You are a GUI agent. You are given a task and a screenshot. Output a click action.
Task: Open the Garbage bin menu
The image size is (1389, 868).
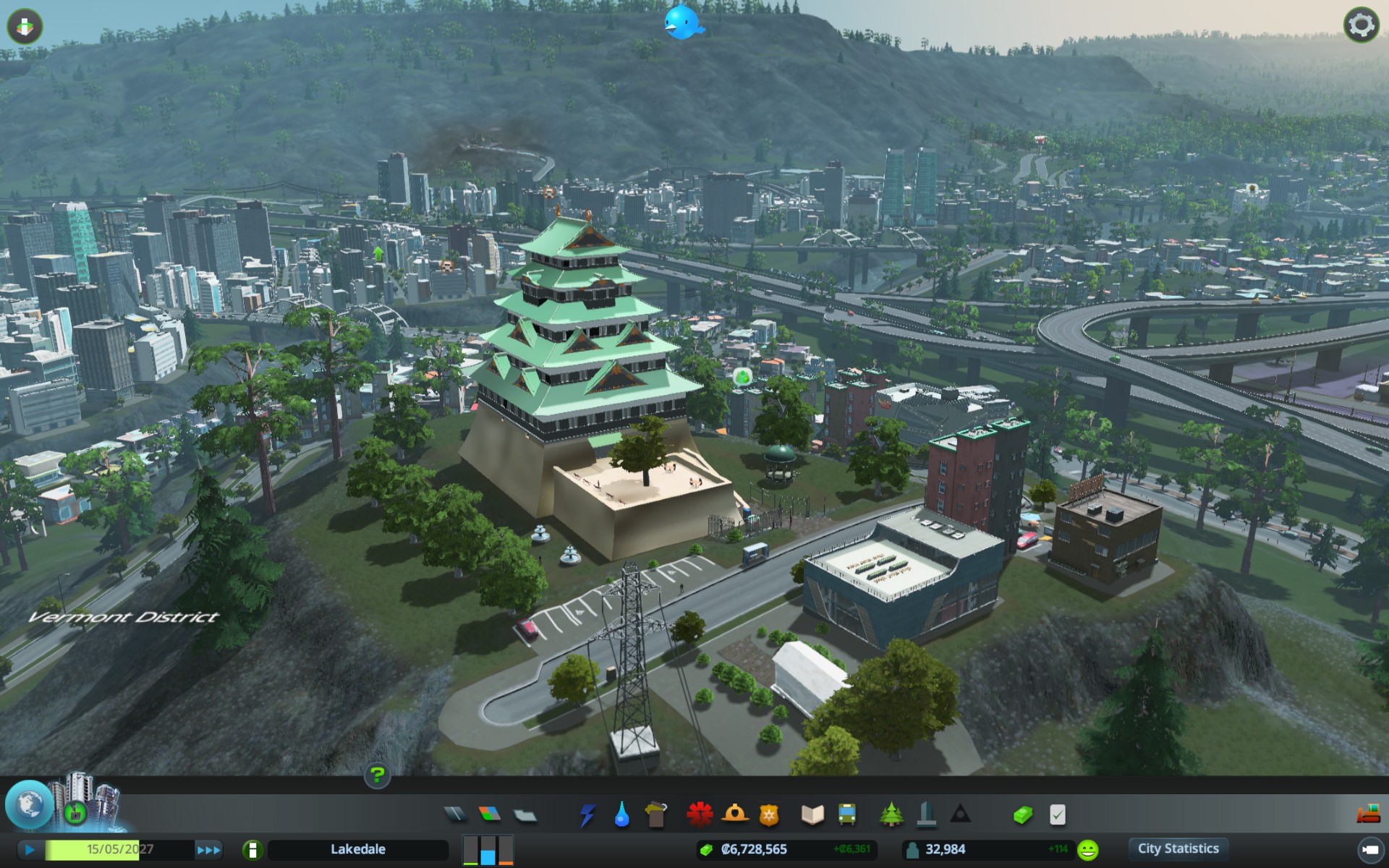coord(656,814)
